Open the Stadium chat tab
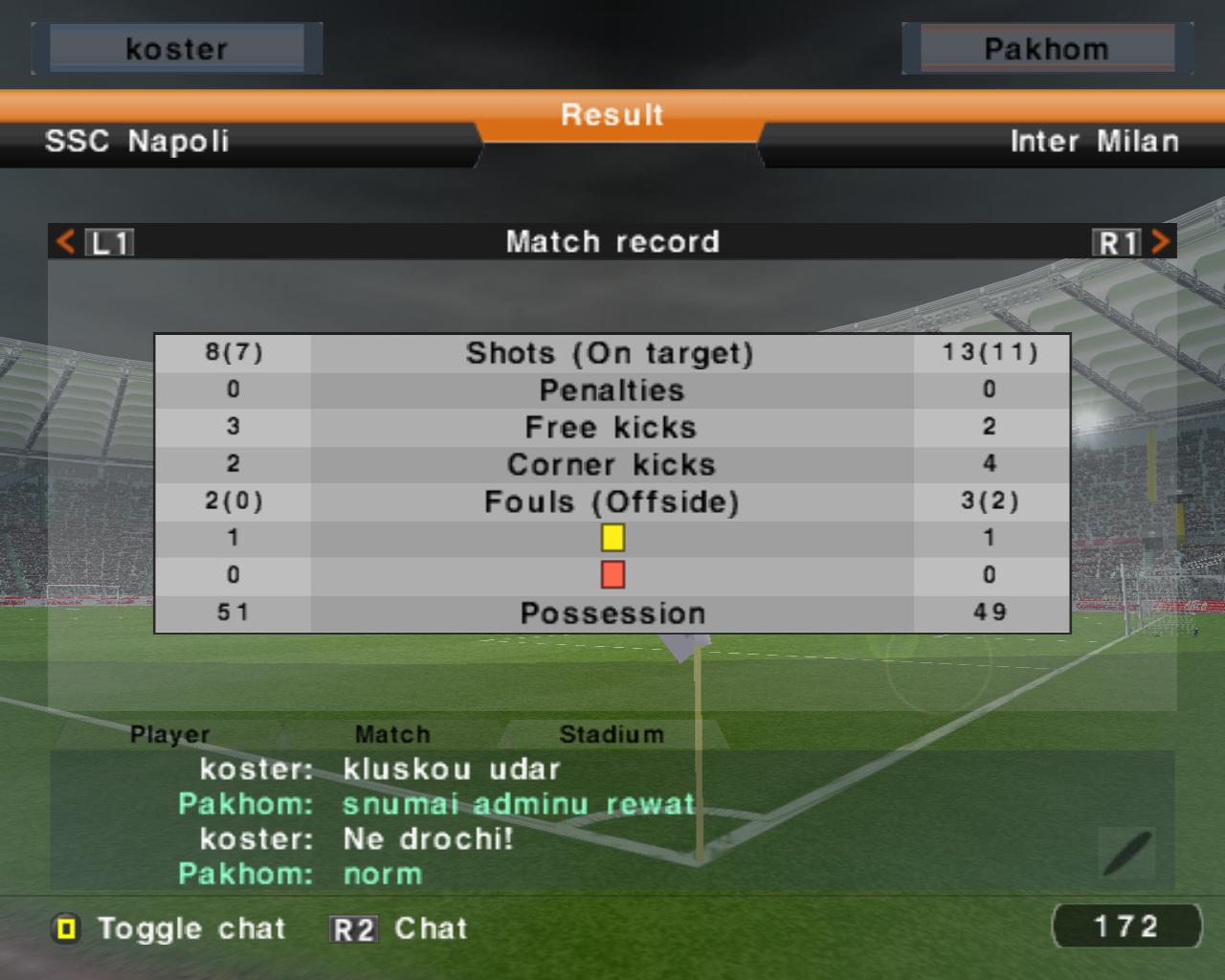Screen dimensions: 1225x980 (611, 734)
